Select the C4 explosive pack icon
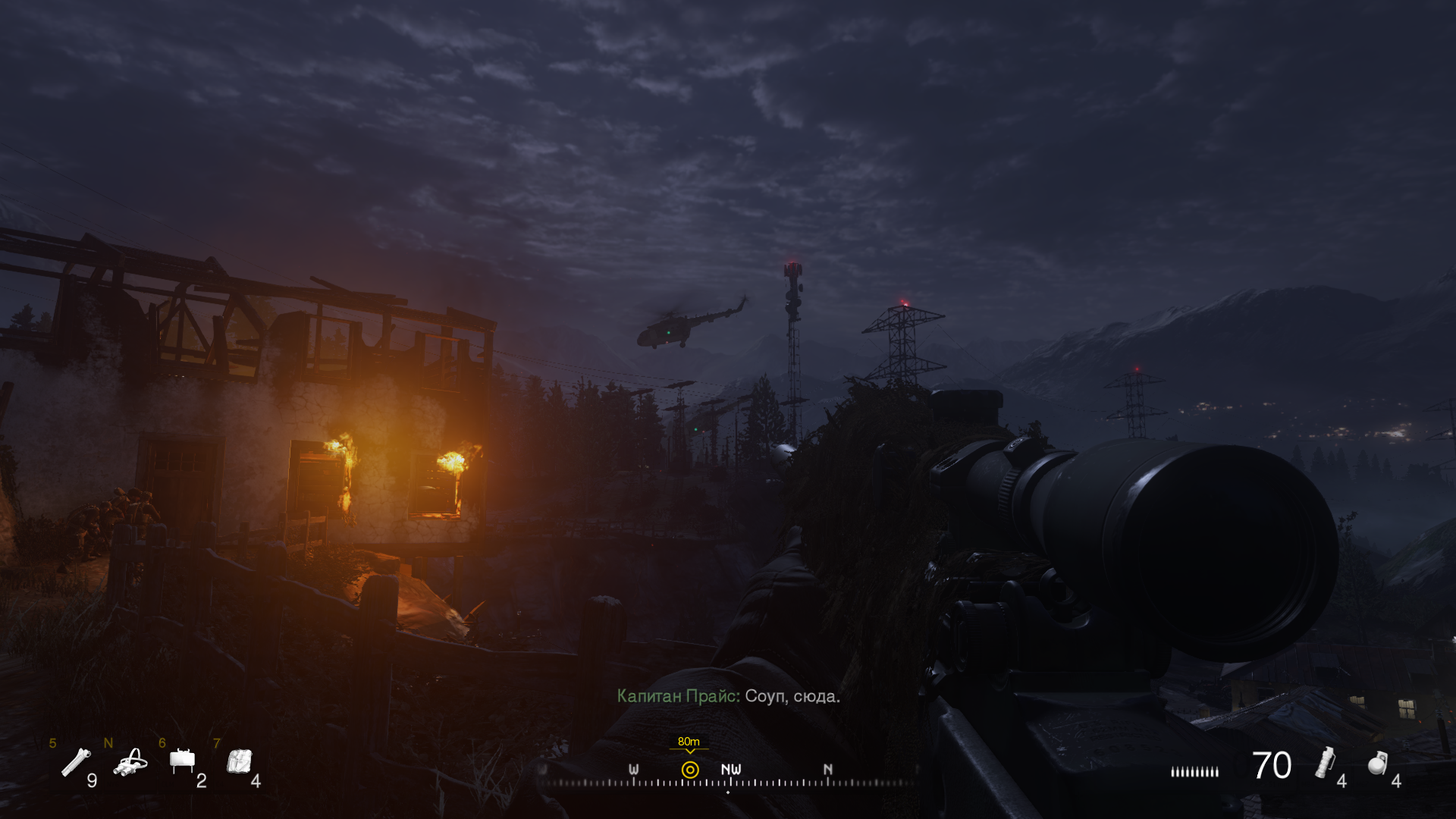The height and width of the screenshot is (819, 1456). [240, 761]
